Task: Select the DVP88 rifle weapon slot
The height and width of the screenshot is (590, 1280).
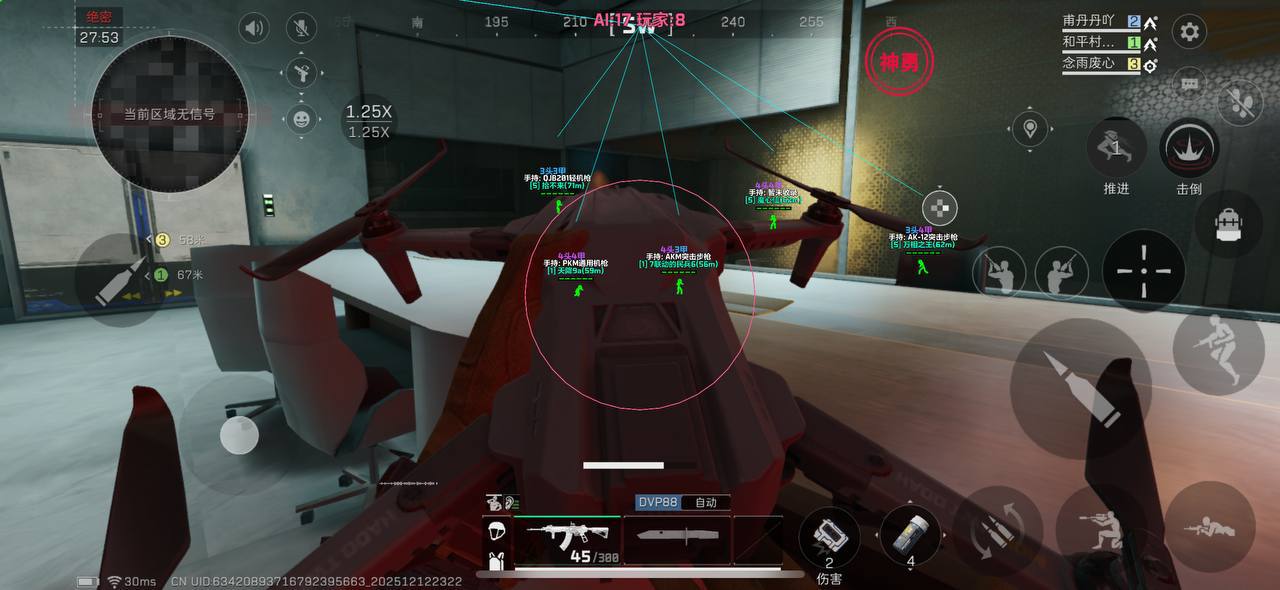Action: [567, 539]
